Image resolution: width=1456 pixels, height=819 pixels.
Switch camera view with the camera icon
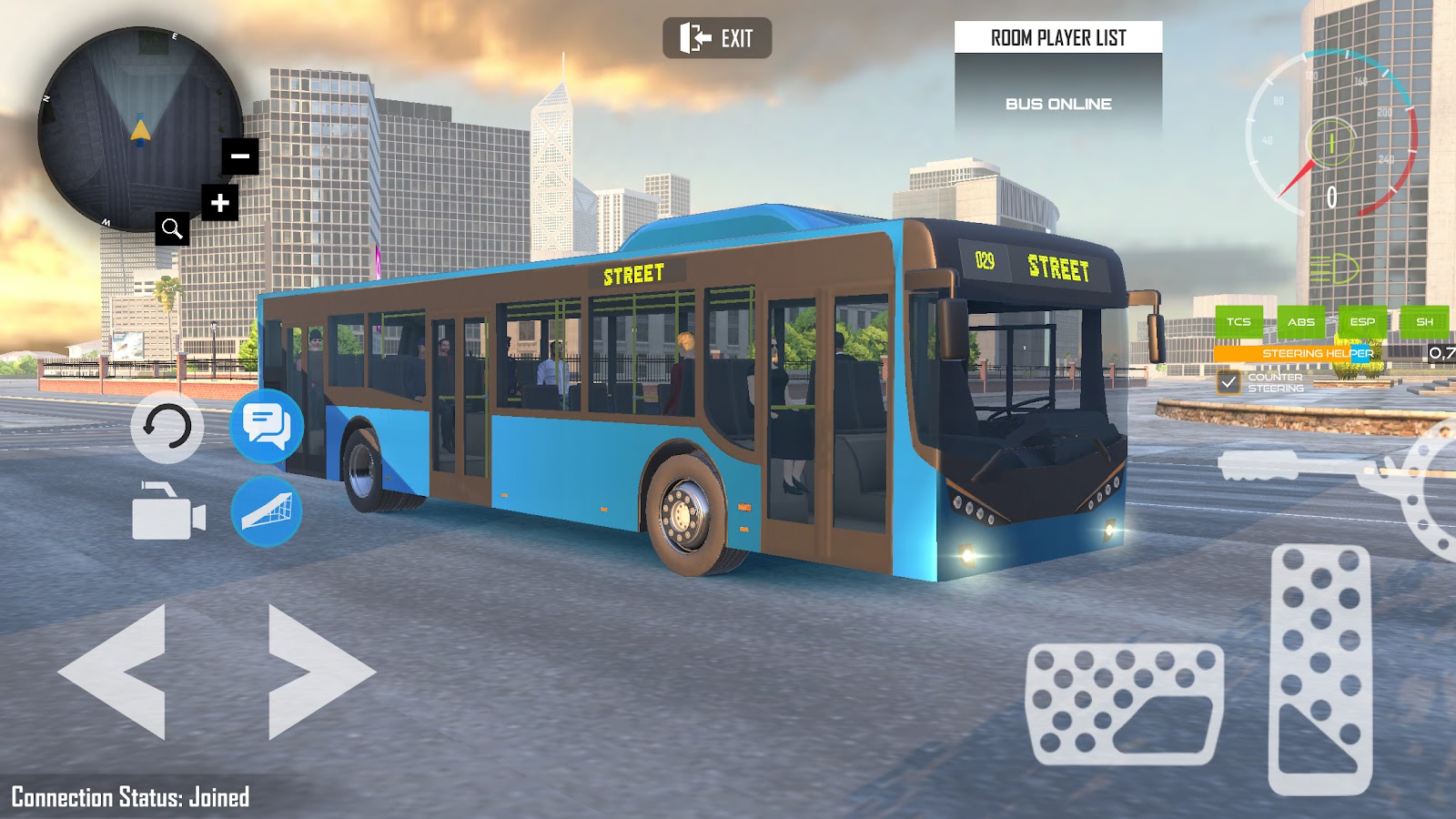point(168,512)
